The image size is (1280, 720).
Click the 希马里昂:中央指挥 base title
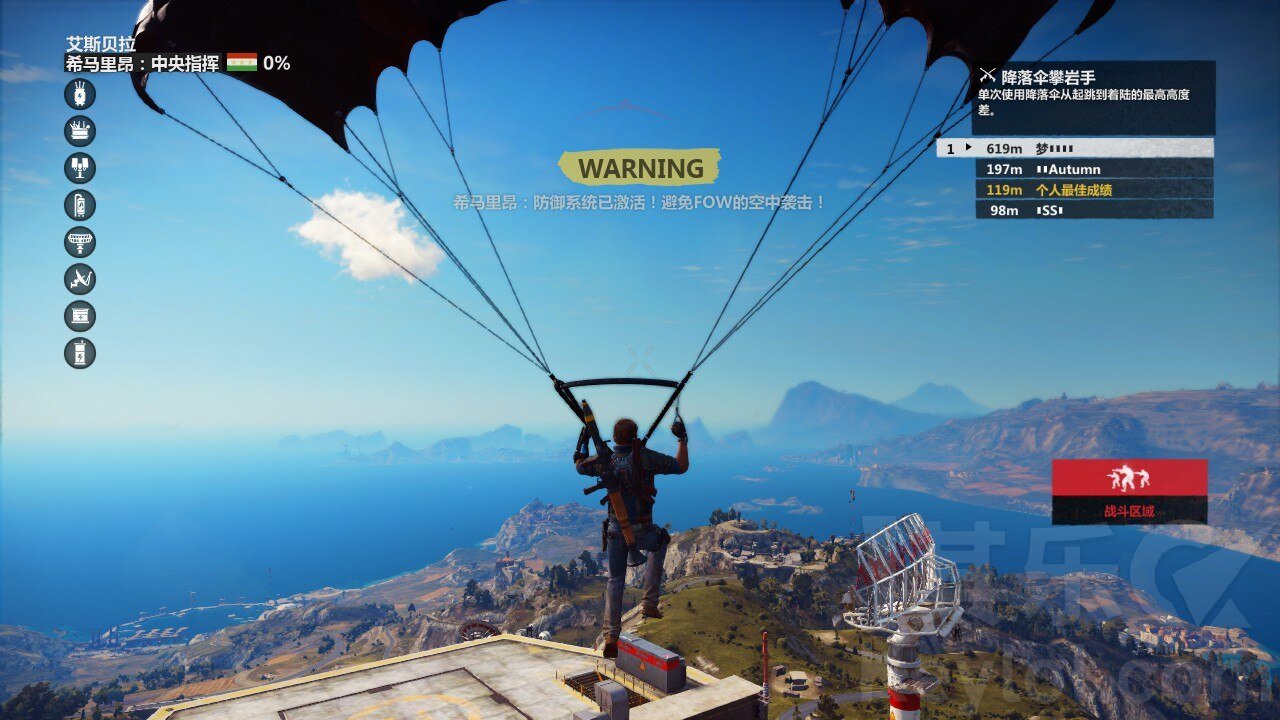coord(142,64)
